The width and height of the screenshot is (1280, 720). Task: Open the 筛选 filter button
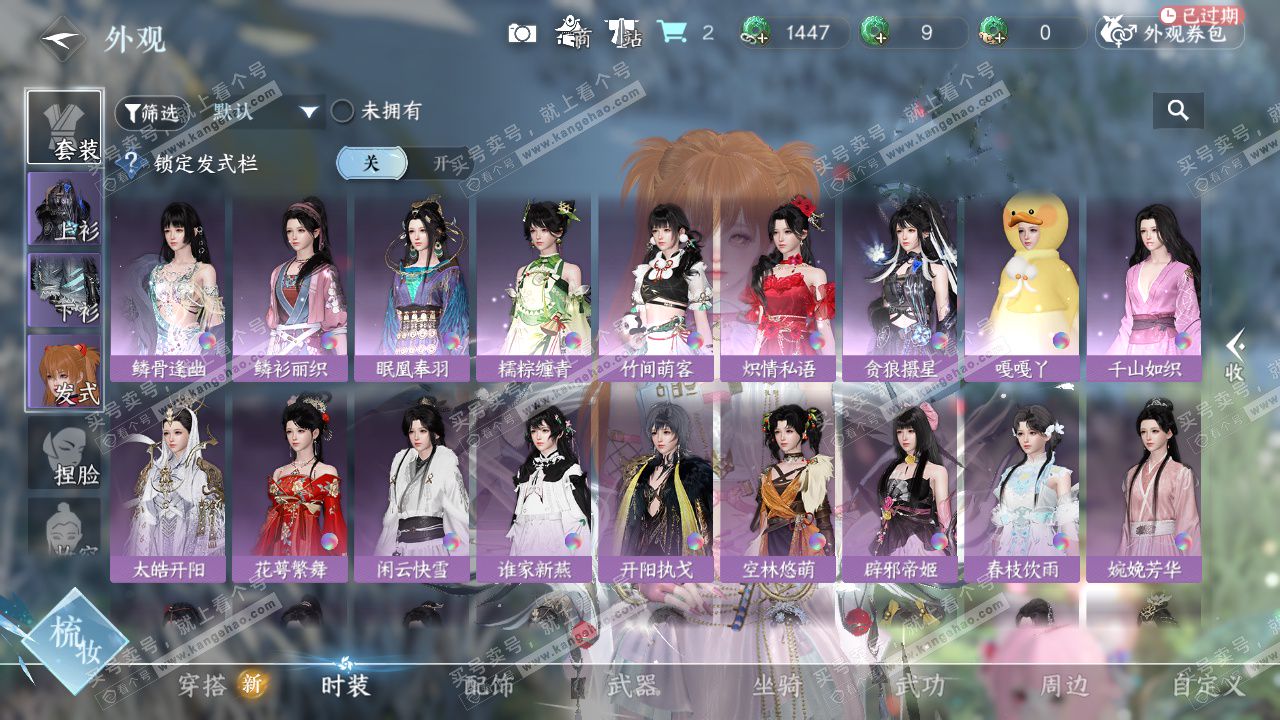click(x=152, y=113)
